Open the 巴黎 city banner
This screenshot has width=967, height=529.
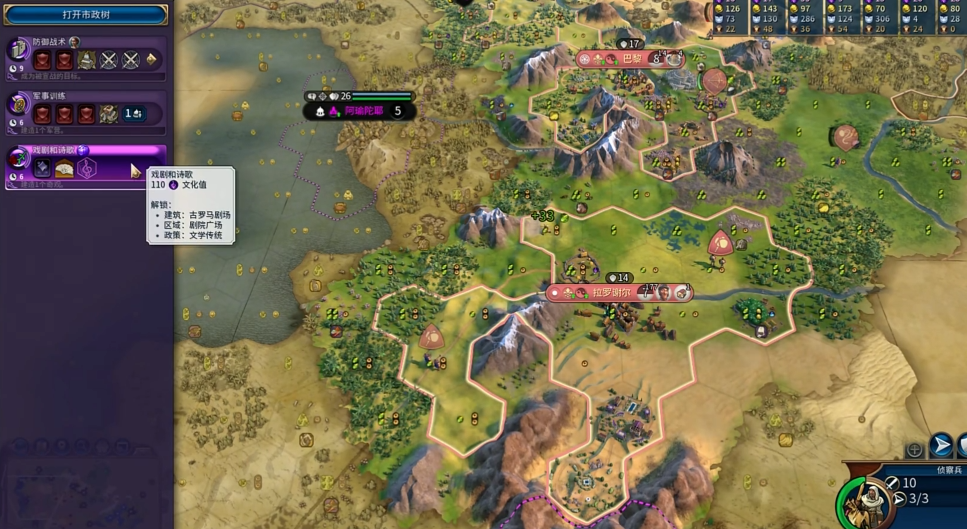[631, 59]
